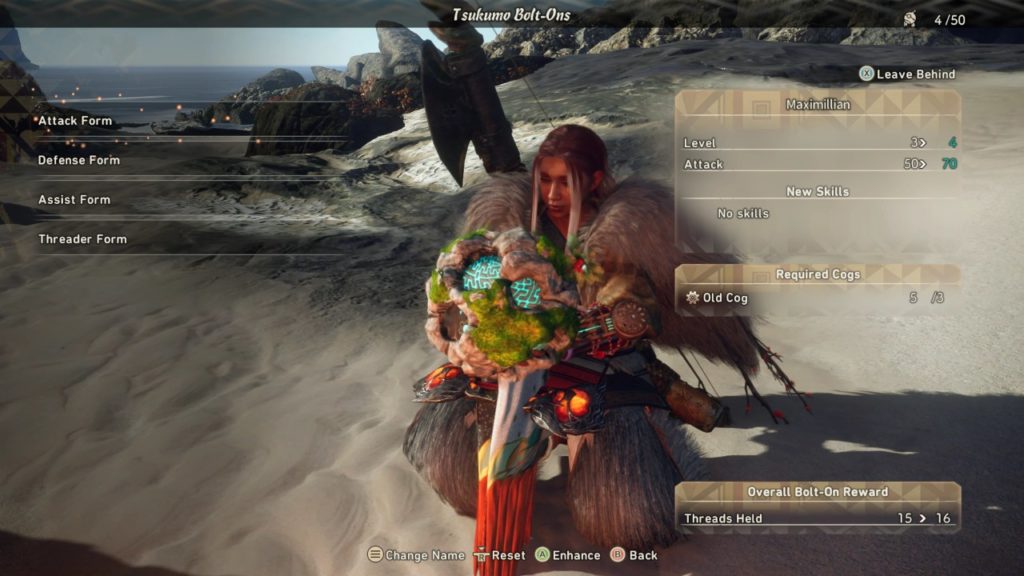1024x576 pixels.
Task: Open the Threader Form entry
Action: coord(82,239)
